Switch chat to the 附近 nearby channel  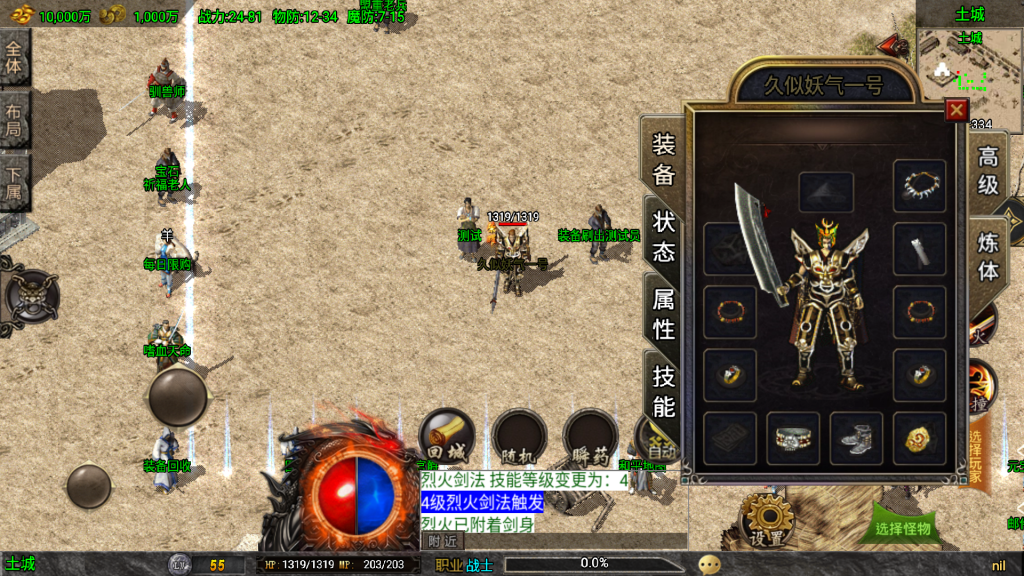[x=442, y=541]
